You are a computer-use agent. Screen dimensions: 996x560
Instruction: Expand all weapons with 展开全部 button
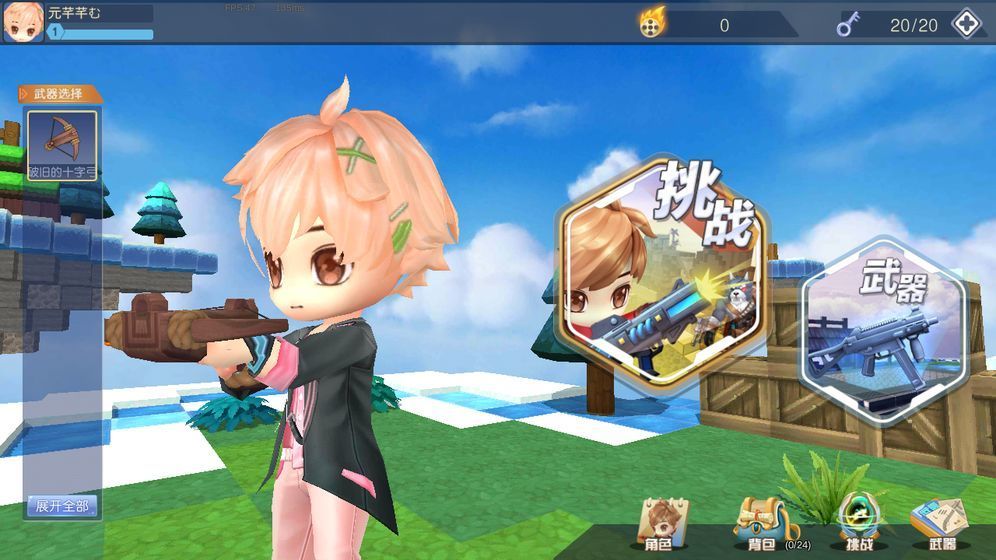point(62,506)
